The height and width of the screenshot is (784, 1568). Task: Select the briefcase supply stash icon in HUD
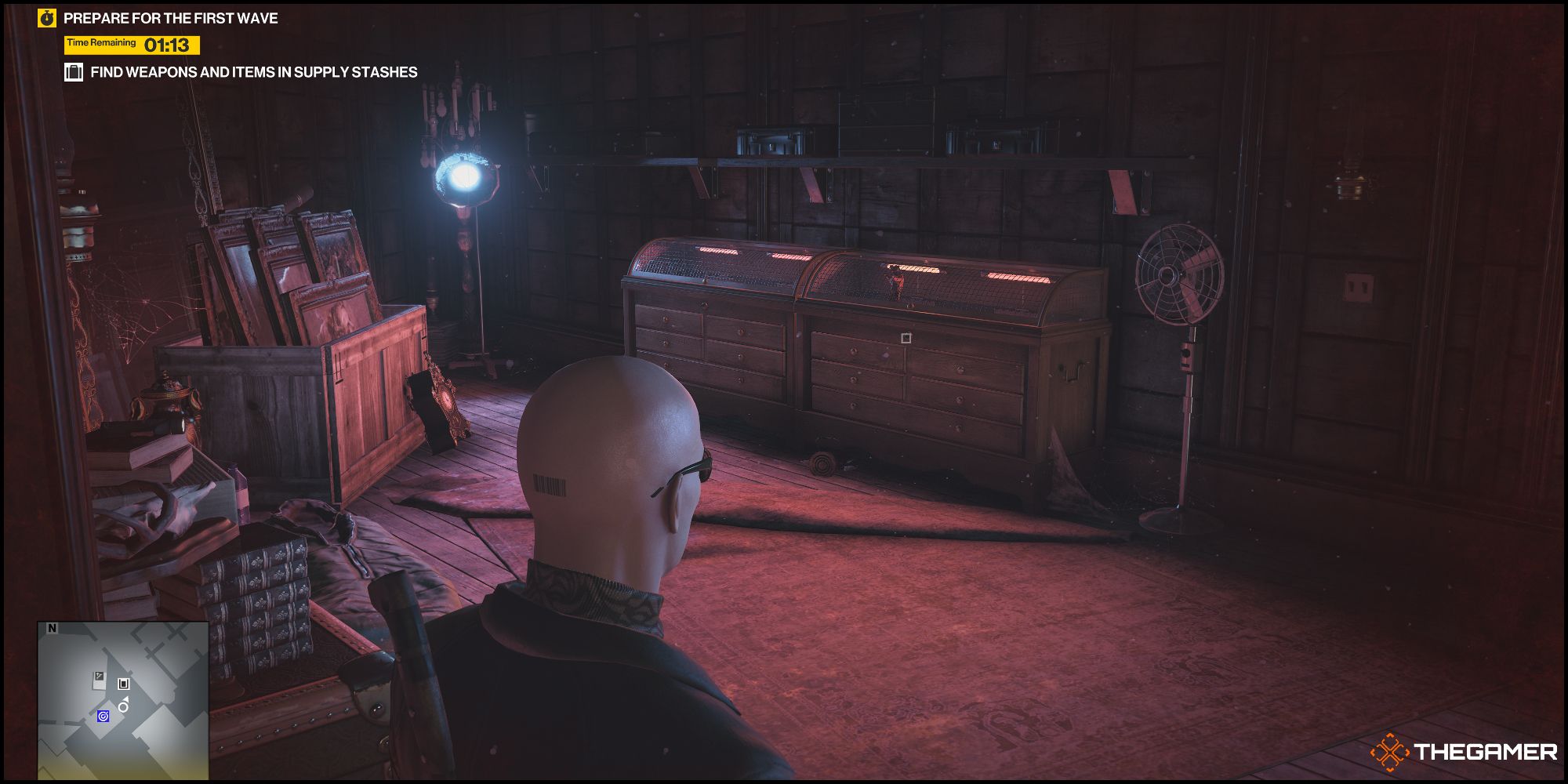tap(75, 72)
